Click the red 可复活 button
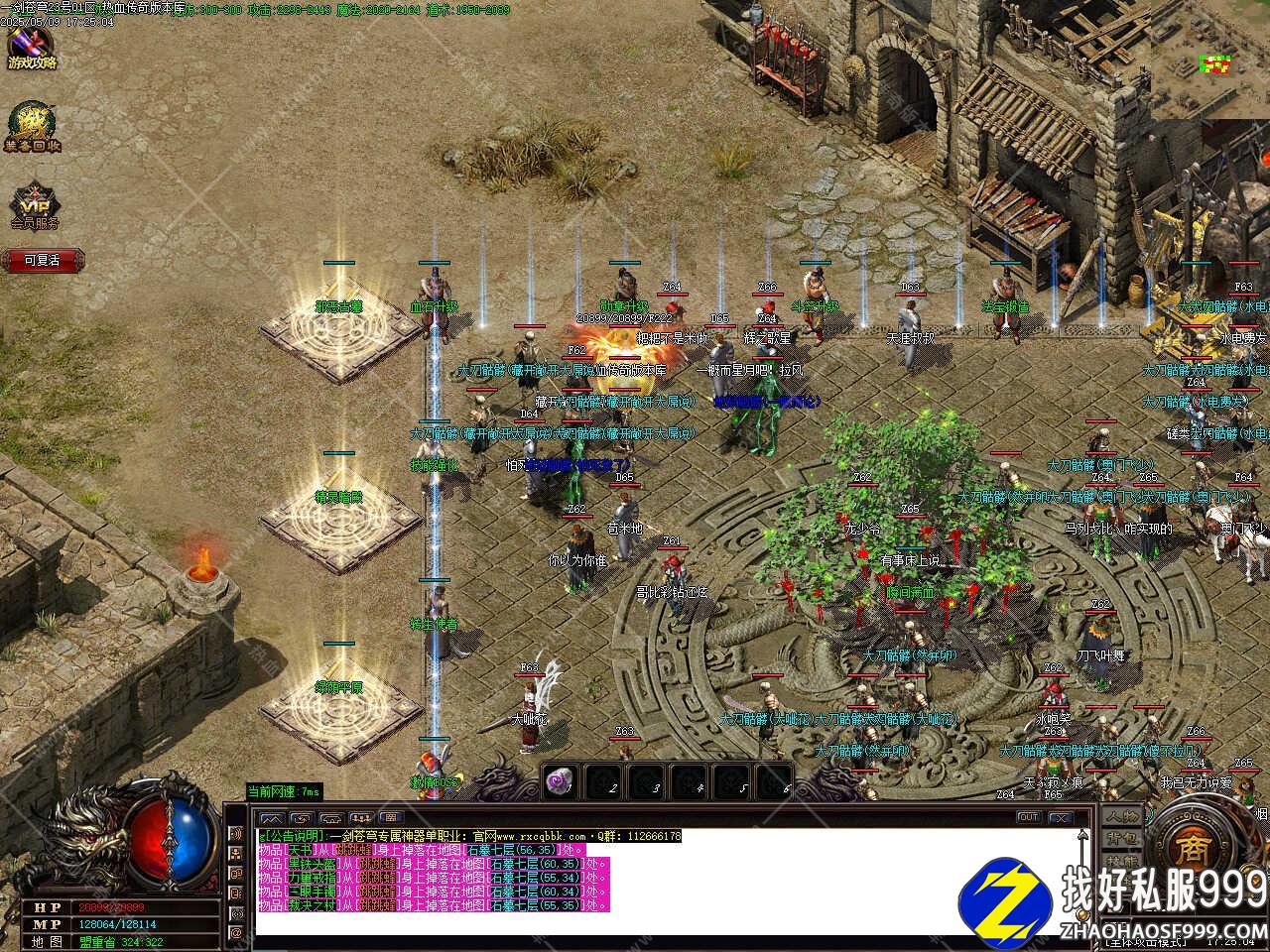The height and width of the screenshot is (952, 1270). (43, 261)
